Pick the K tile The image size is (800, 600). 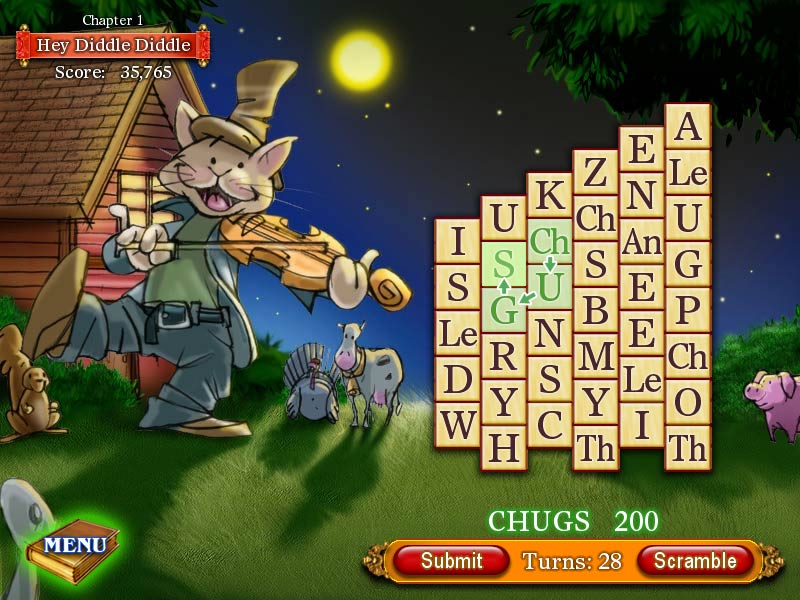click(549, 196)
